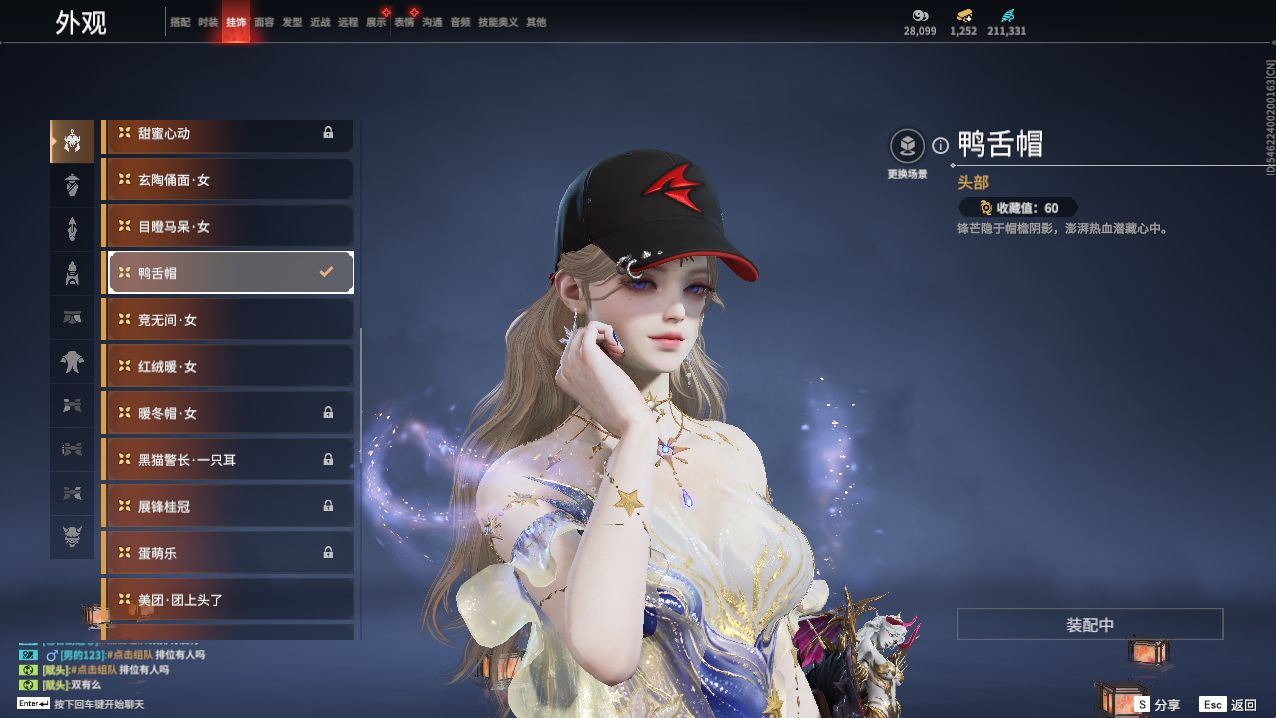Select the 面容 tab
The image size is (1276, 718).
tap(264, 22)
